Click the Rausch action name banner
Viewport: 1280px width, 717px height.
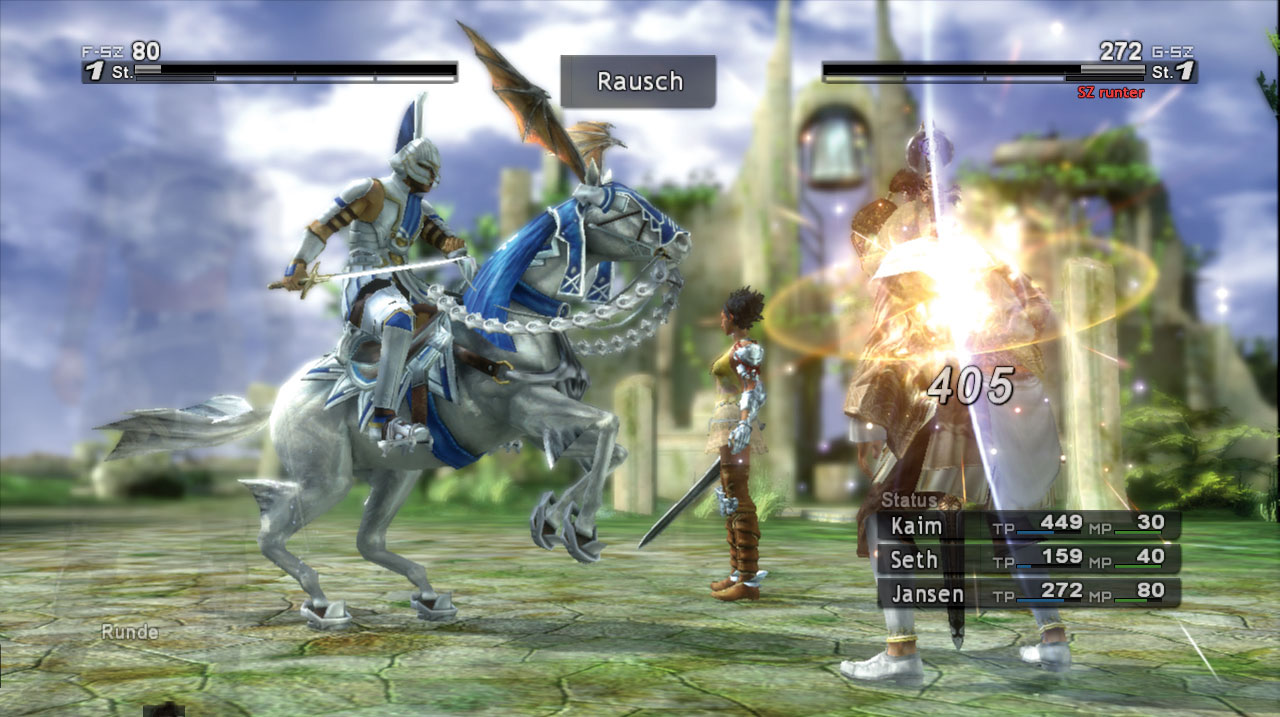[638, 81]
